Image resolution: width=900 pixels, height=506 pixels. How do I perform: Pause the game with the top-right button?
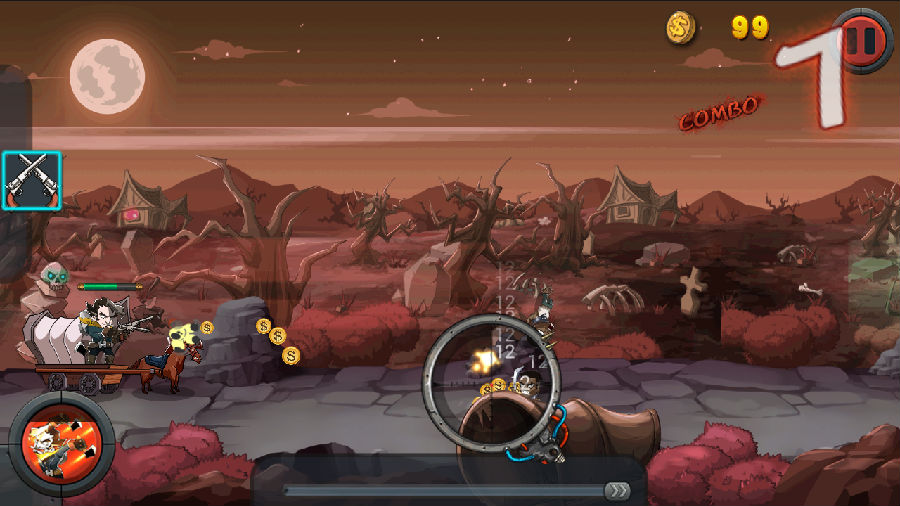[862, 39]
